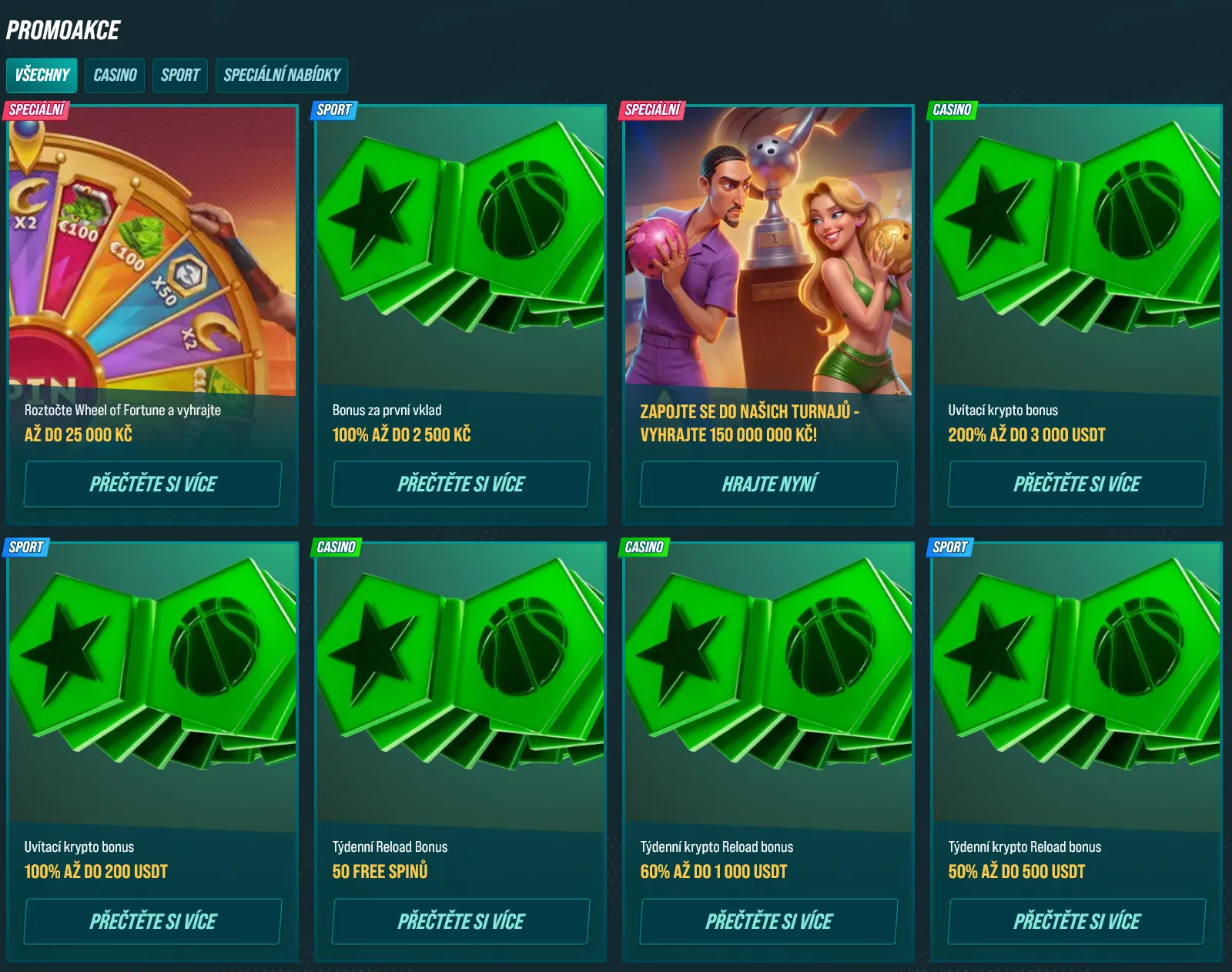Viewport: 1232px width, 972px height.
Task: Open details of the first deposit bonus promo
Action: (460, 484)
